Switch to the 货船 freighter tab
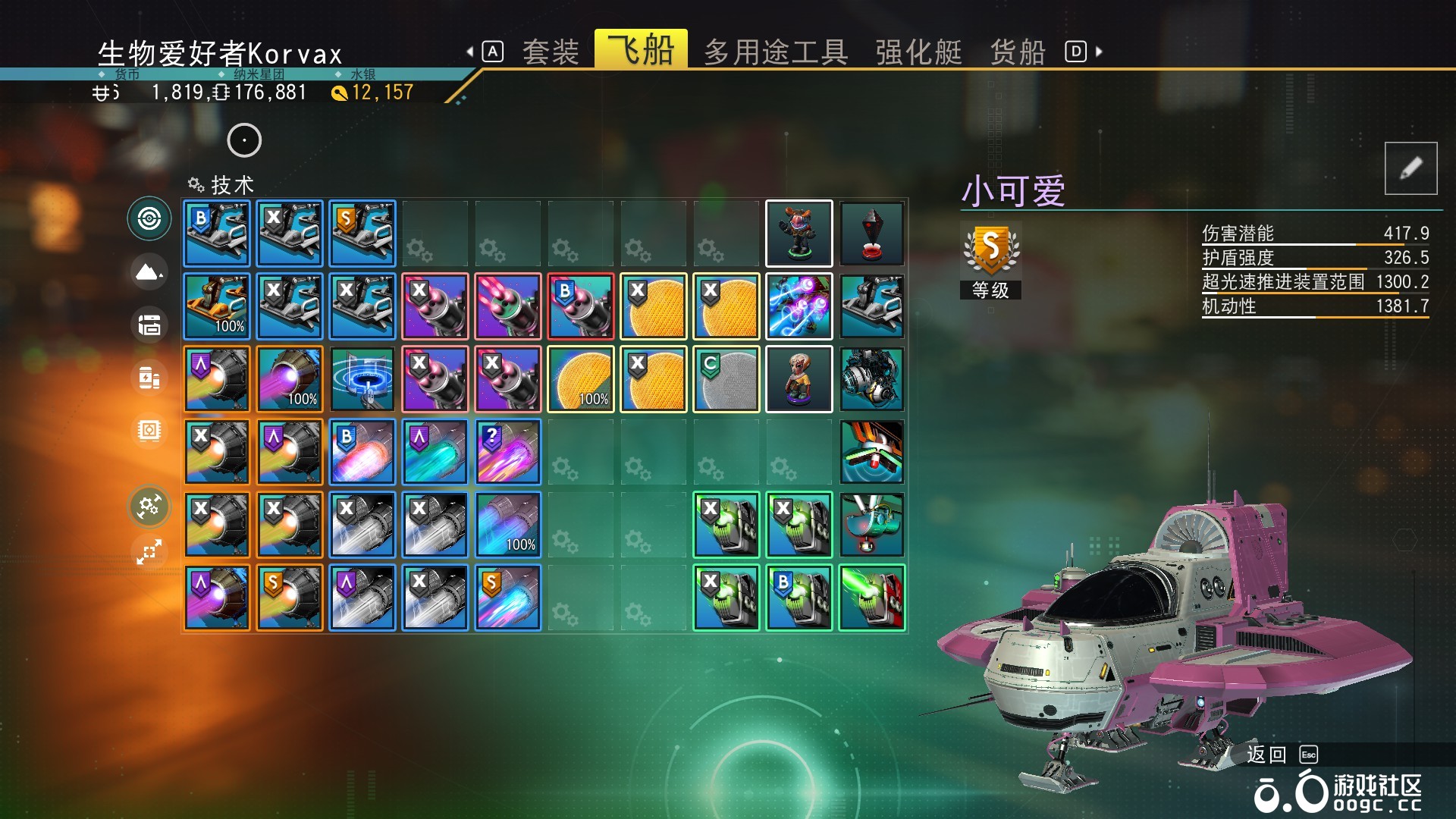Viewport: 1456px width, 819px height. point(1018,51)
